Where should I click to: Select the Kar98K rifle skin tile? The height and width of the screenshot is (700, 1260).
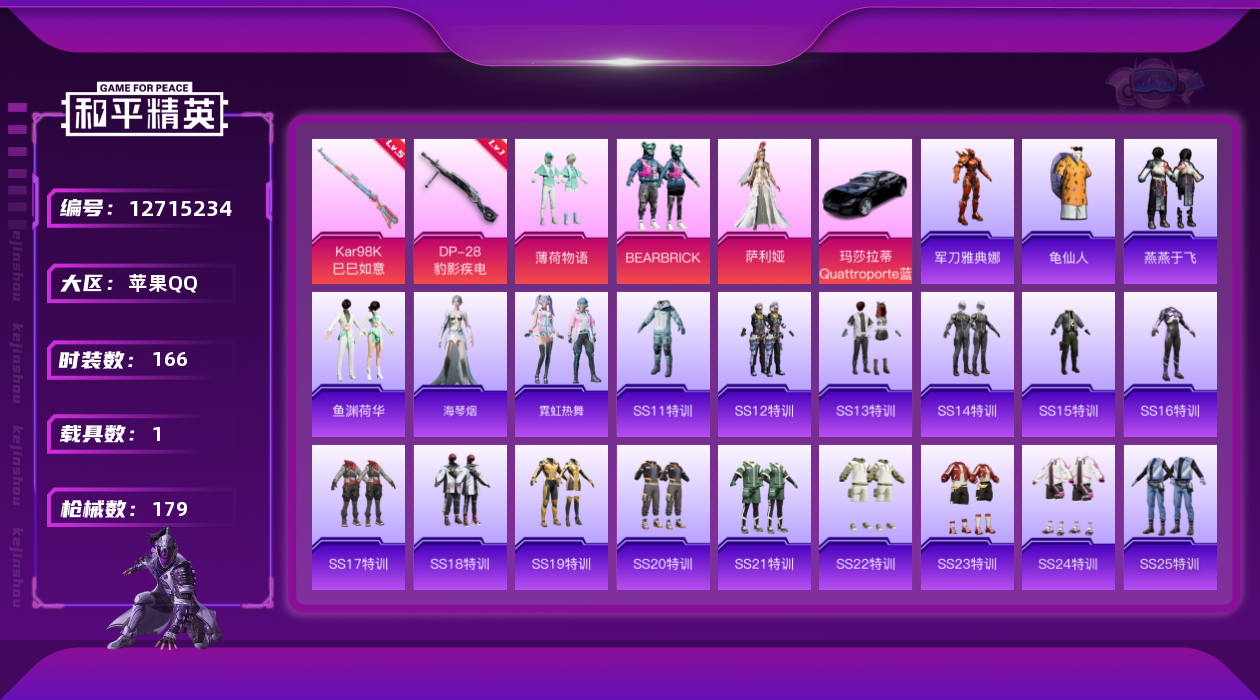[x=358, y=210]
